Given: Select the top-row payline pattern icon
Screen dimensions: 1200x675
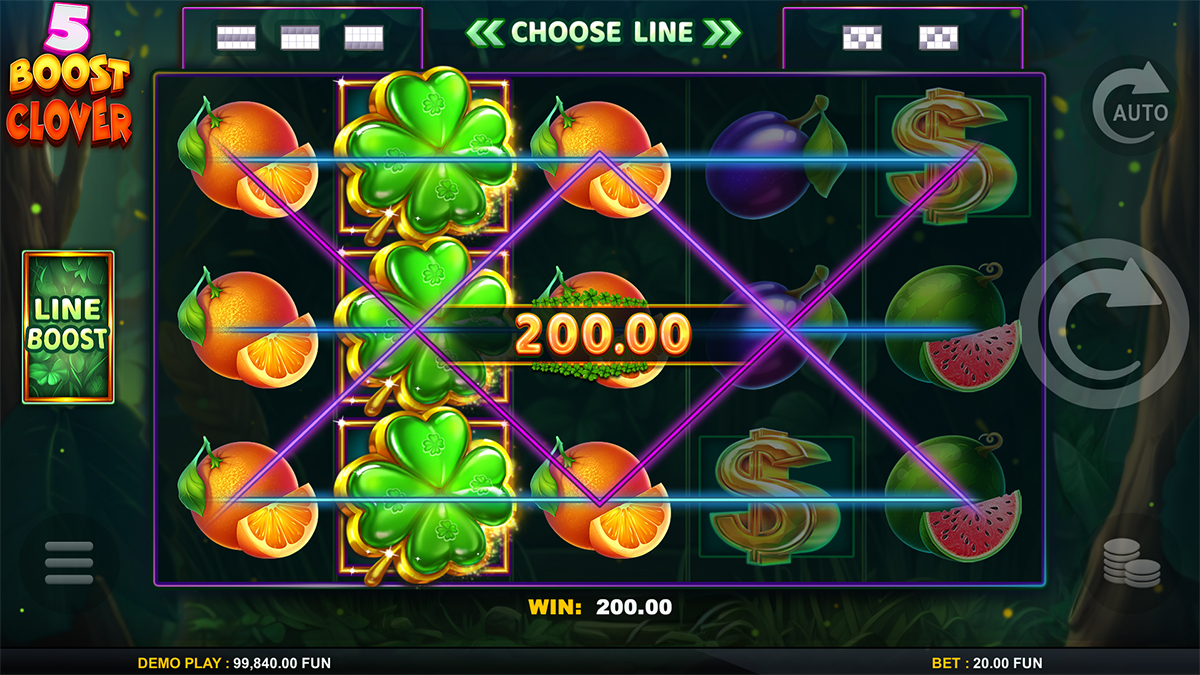Looking at the screenshot, I should (x=300, y=38).
